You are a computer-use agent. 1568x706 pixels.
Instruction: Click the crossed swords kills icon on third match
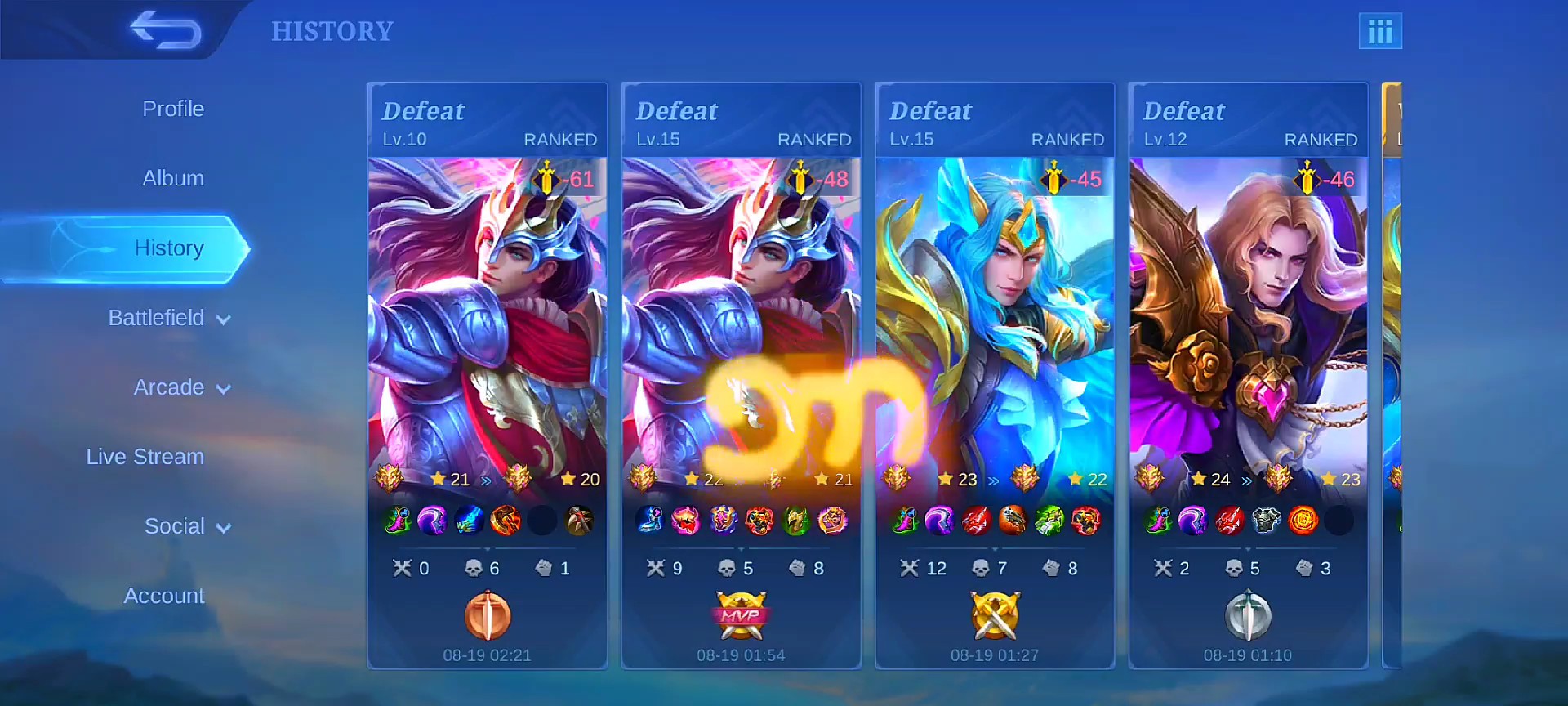909,567
